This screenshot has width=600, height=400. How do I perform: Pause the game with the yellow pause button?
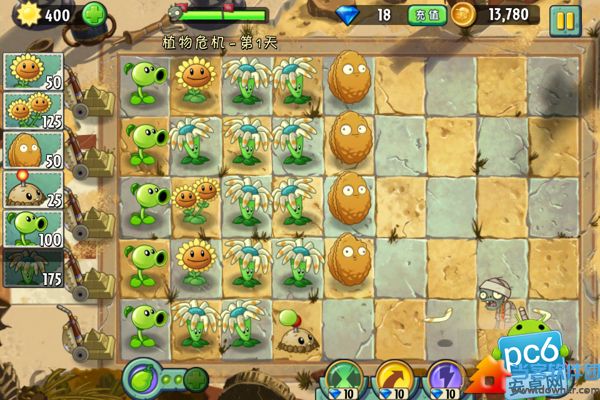[x=565, y=17]
